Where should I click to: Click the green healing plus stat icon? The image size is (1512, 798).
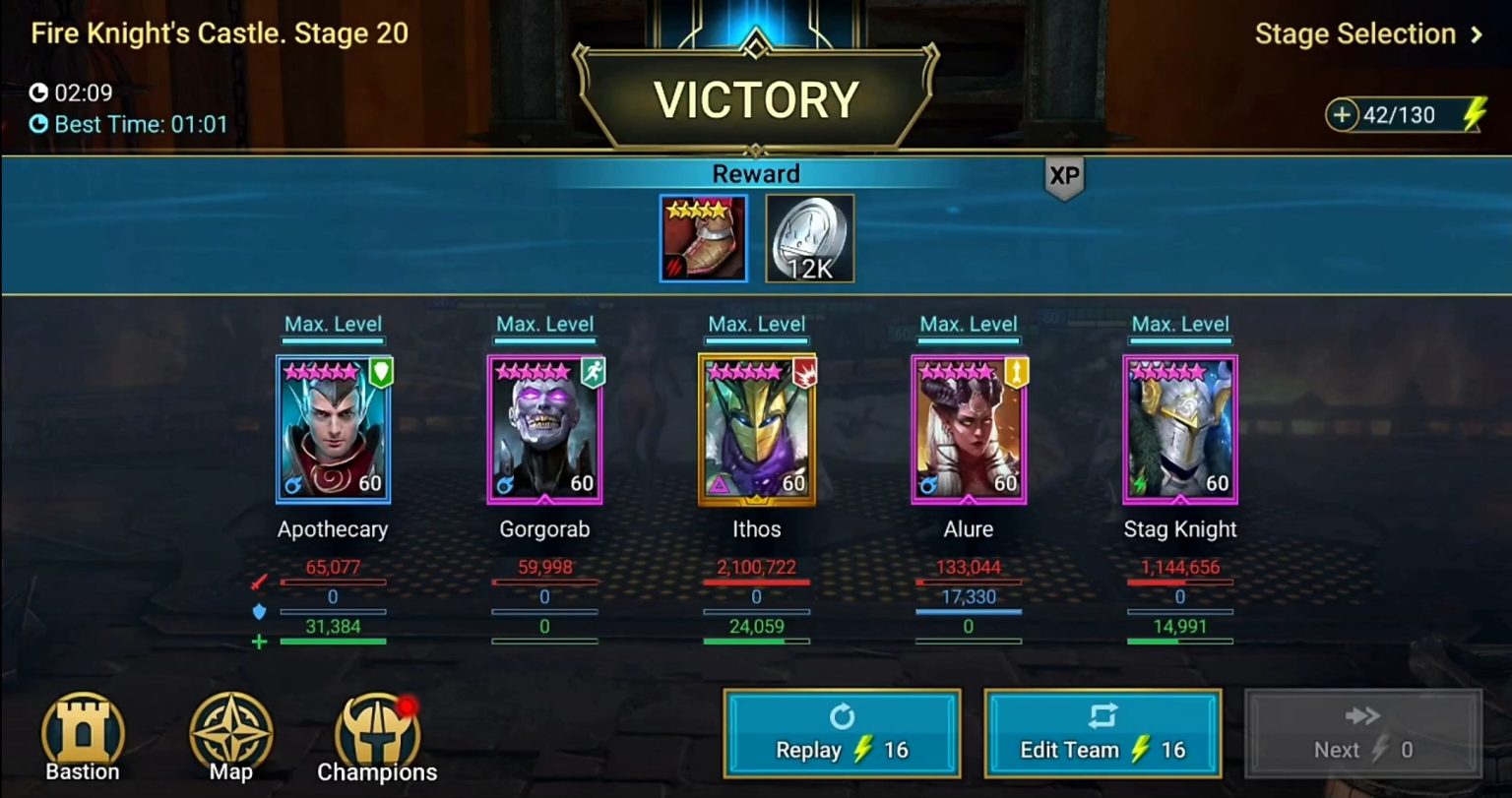(x=258, y=641)
